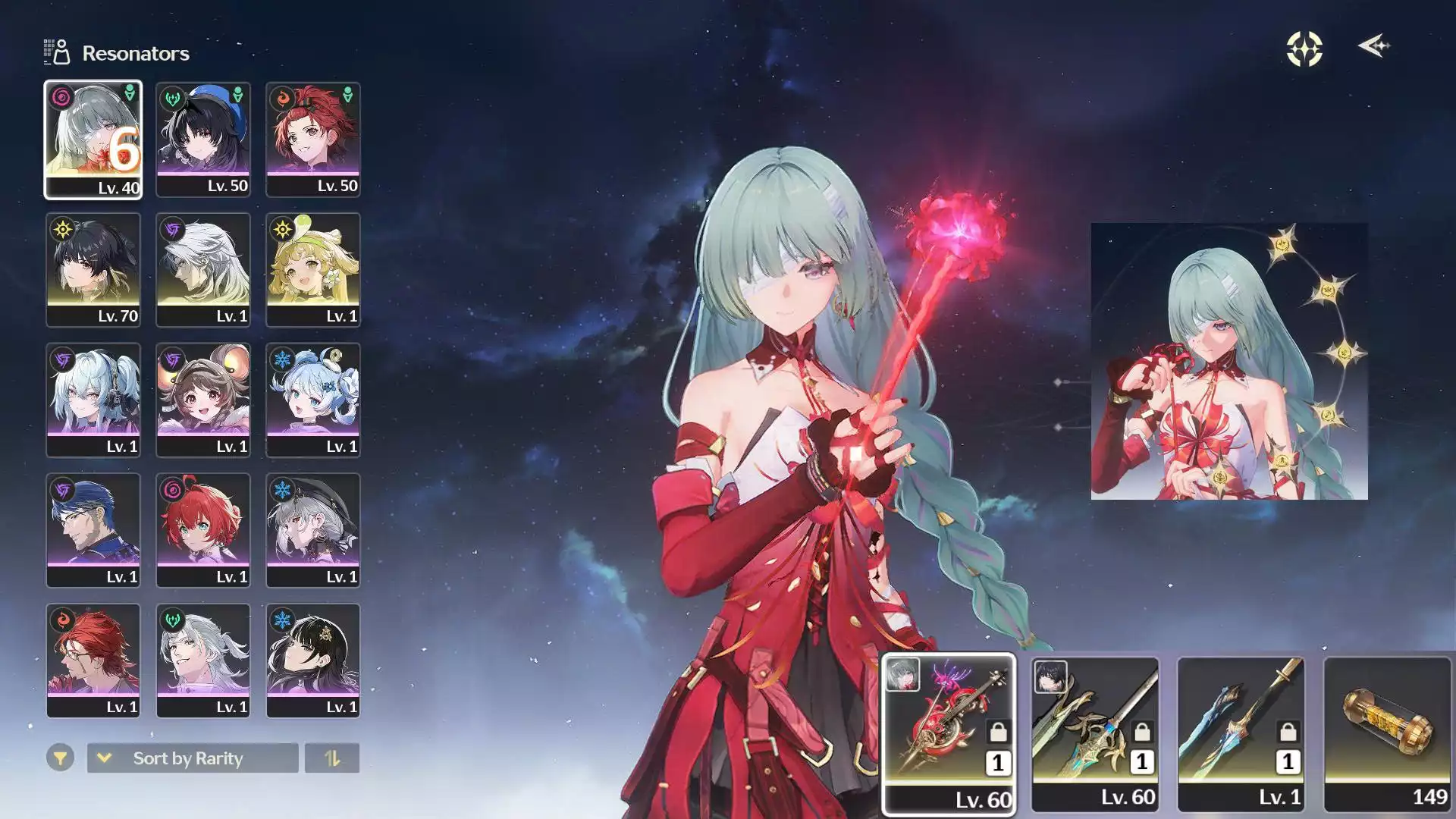Select the Lv.40 Rover card with notification badge
Screen dimensions: 1456x819
click(x=93, y=139)
